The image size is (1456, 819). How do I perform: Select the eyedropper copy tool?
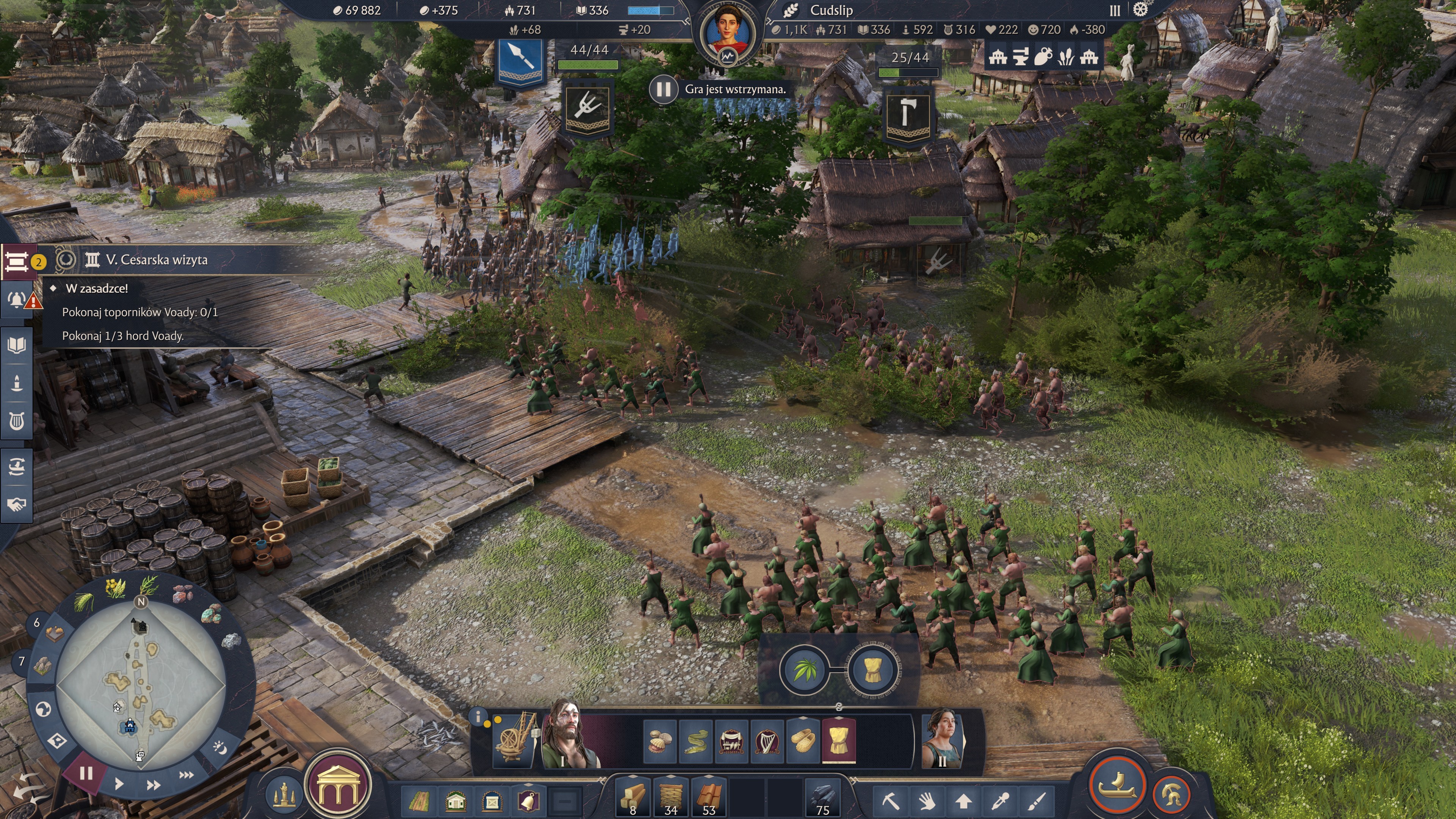tap(1001, 800)
